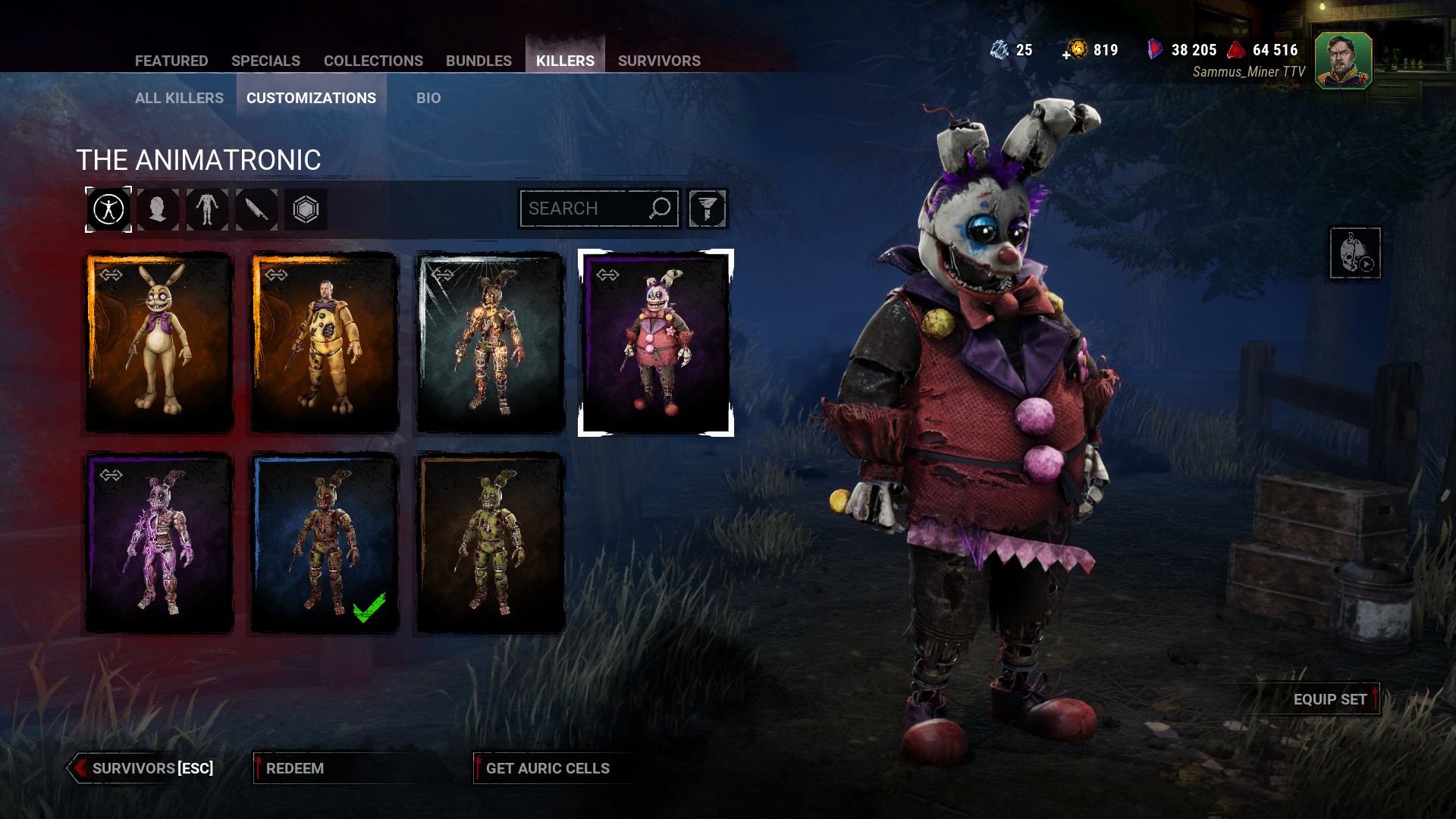Choose the yellow bunny outfit with purple vest
1456x819 pixels.
pos(159,343)
